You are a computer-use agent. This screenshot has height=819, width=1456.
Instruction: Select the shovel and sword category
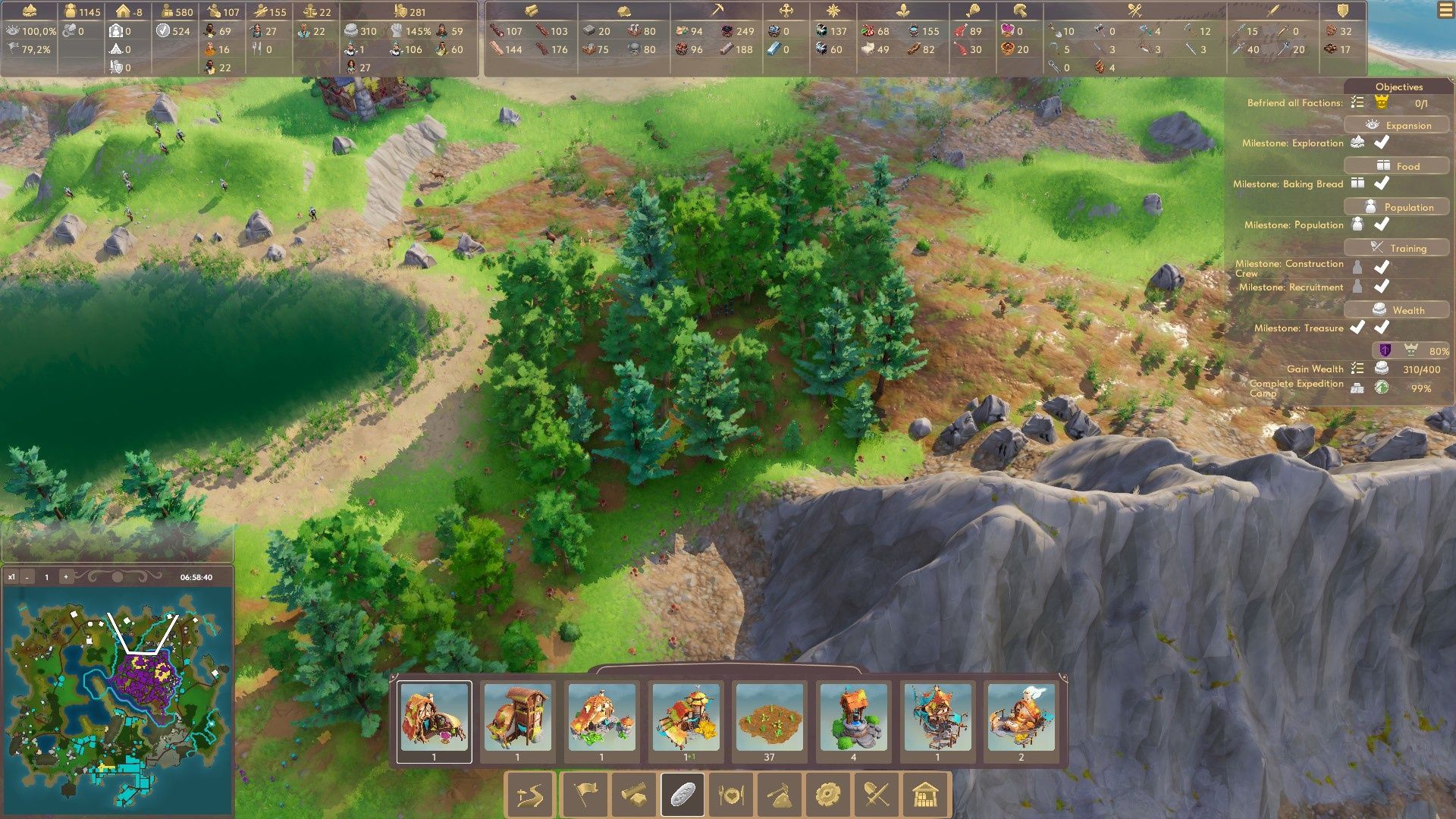click(x=877, y=795)
